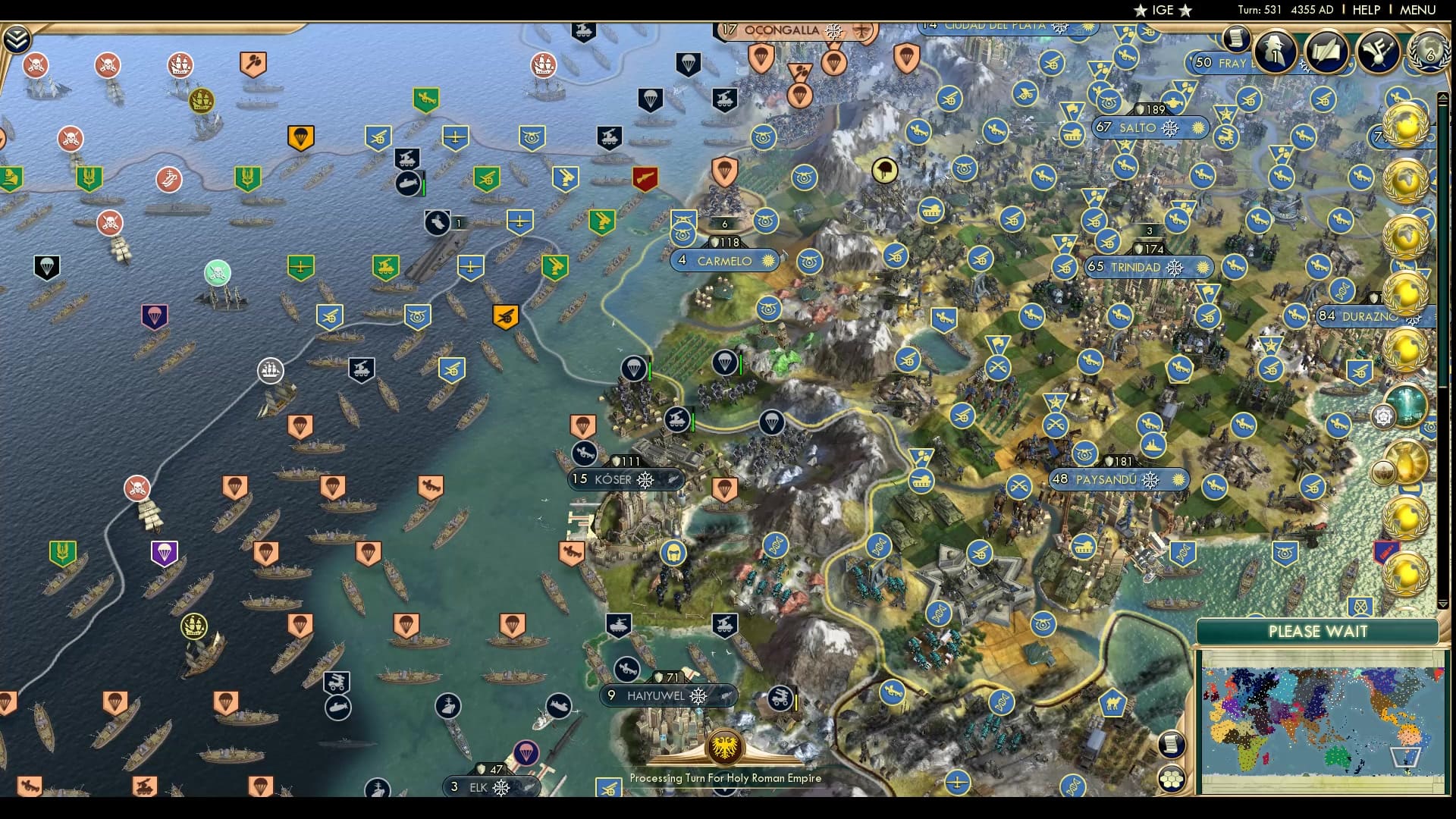Screen dimensions: 1456x819
Task: Click the sun icon on Salto's city banner
Action: coord(1197,127)
